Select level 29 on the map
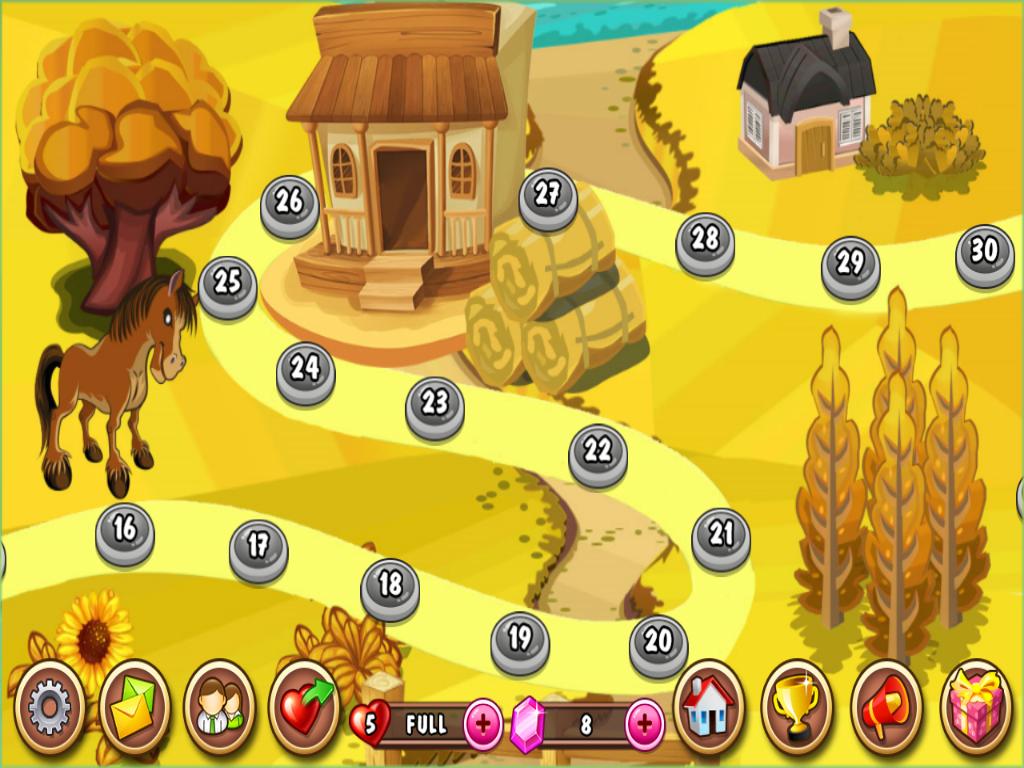This screenshot has width=1024, height=768. point(850,266)
